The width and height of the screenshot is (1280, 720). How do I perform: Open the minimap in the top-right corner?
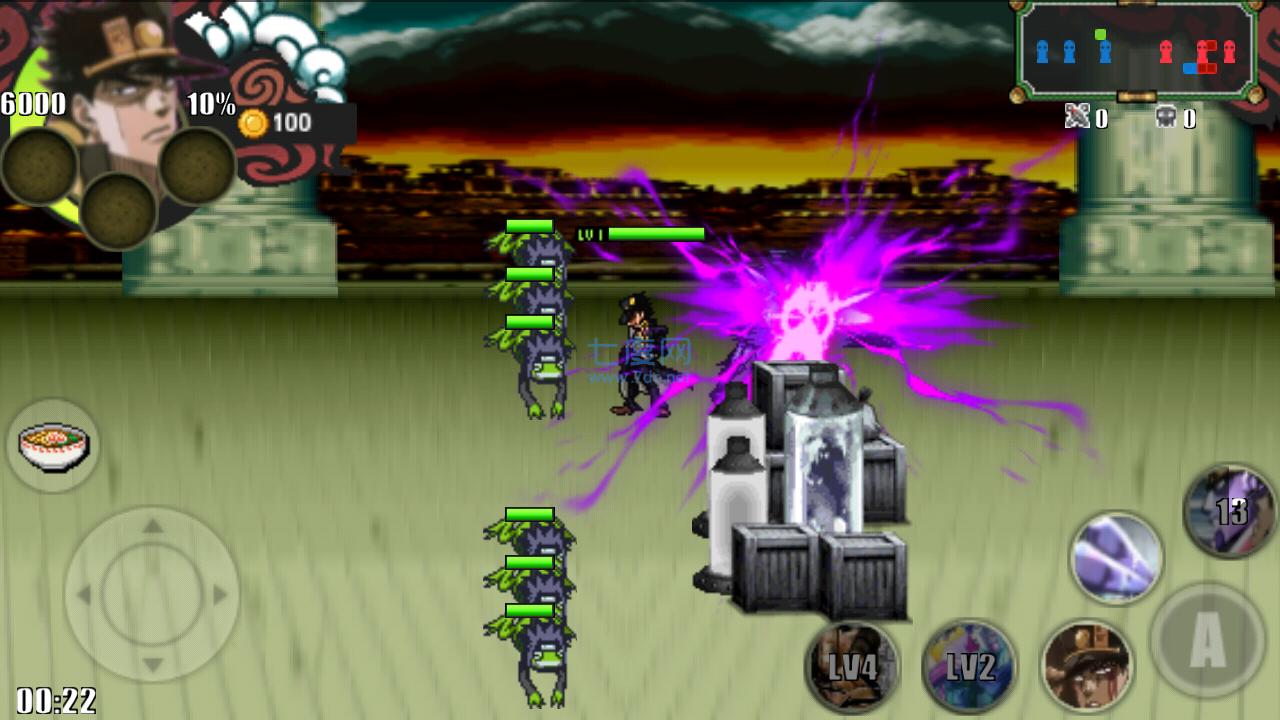[x=1135, y=48]
